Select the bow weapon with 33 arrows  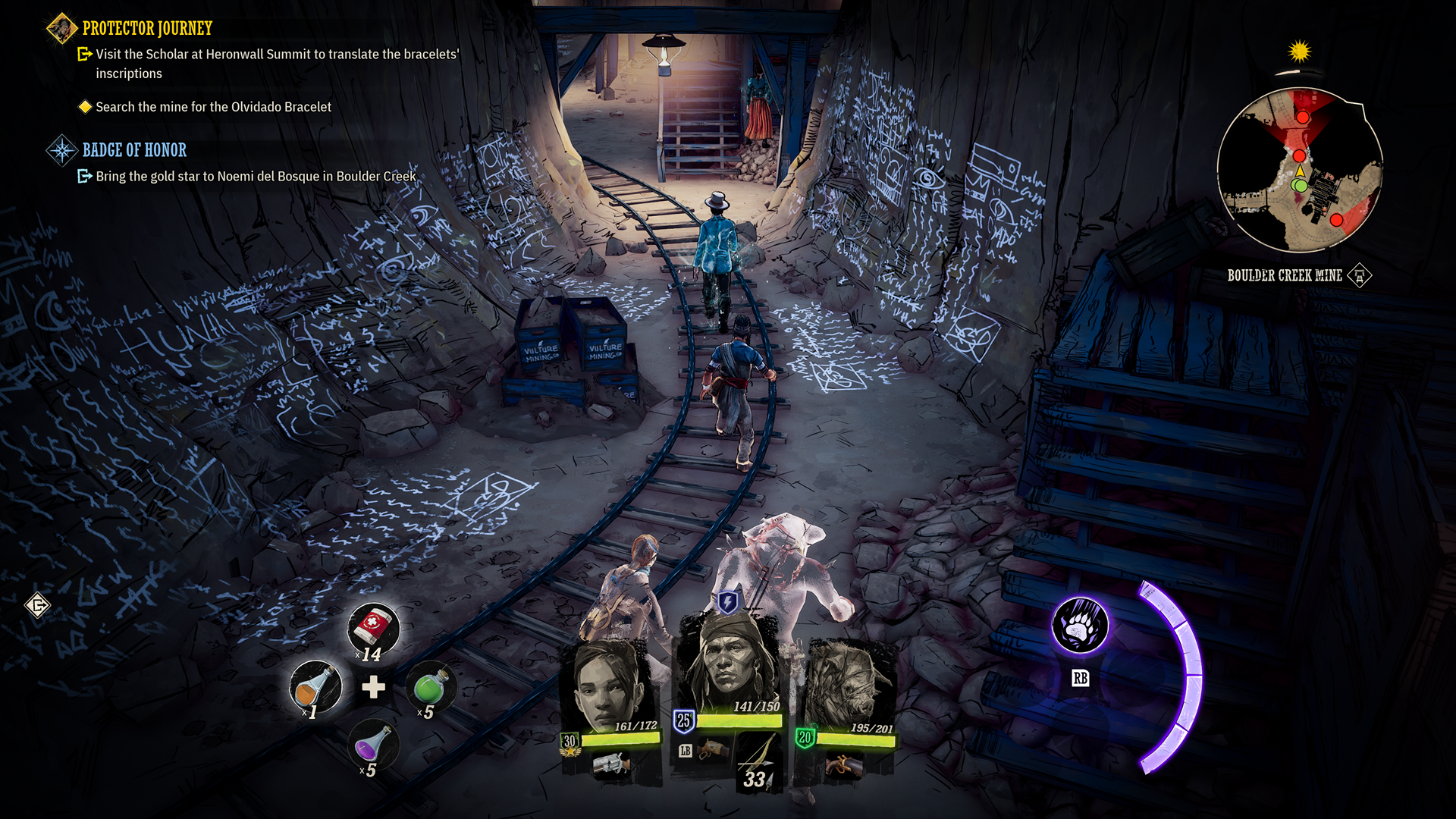[x=758, y=762]
